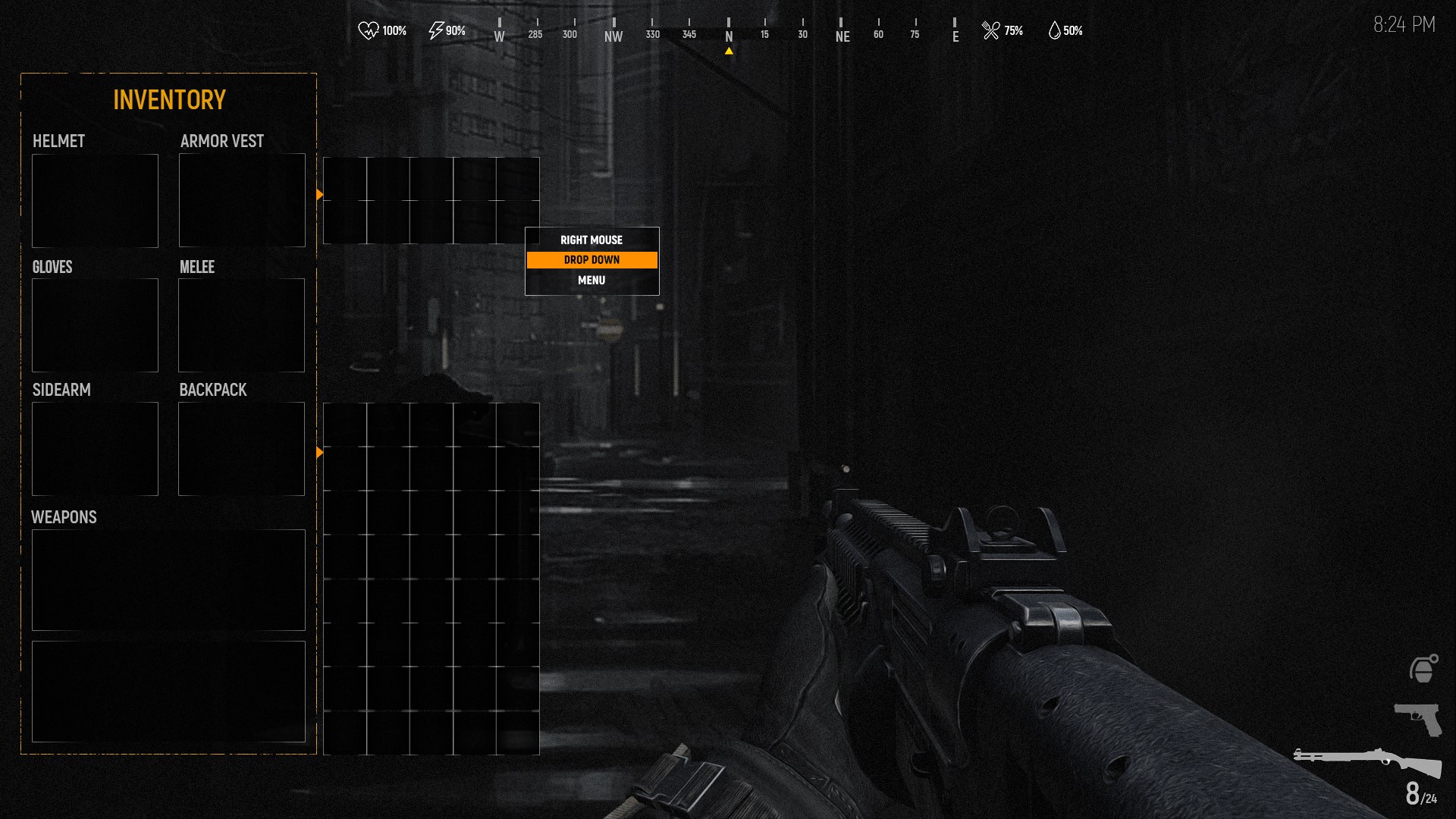1456x819 pixels.
Task: Select the Armor Vest equipment slot
Action: click(x=242, y=200)
